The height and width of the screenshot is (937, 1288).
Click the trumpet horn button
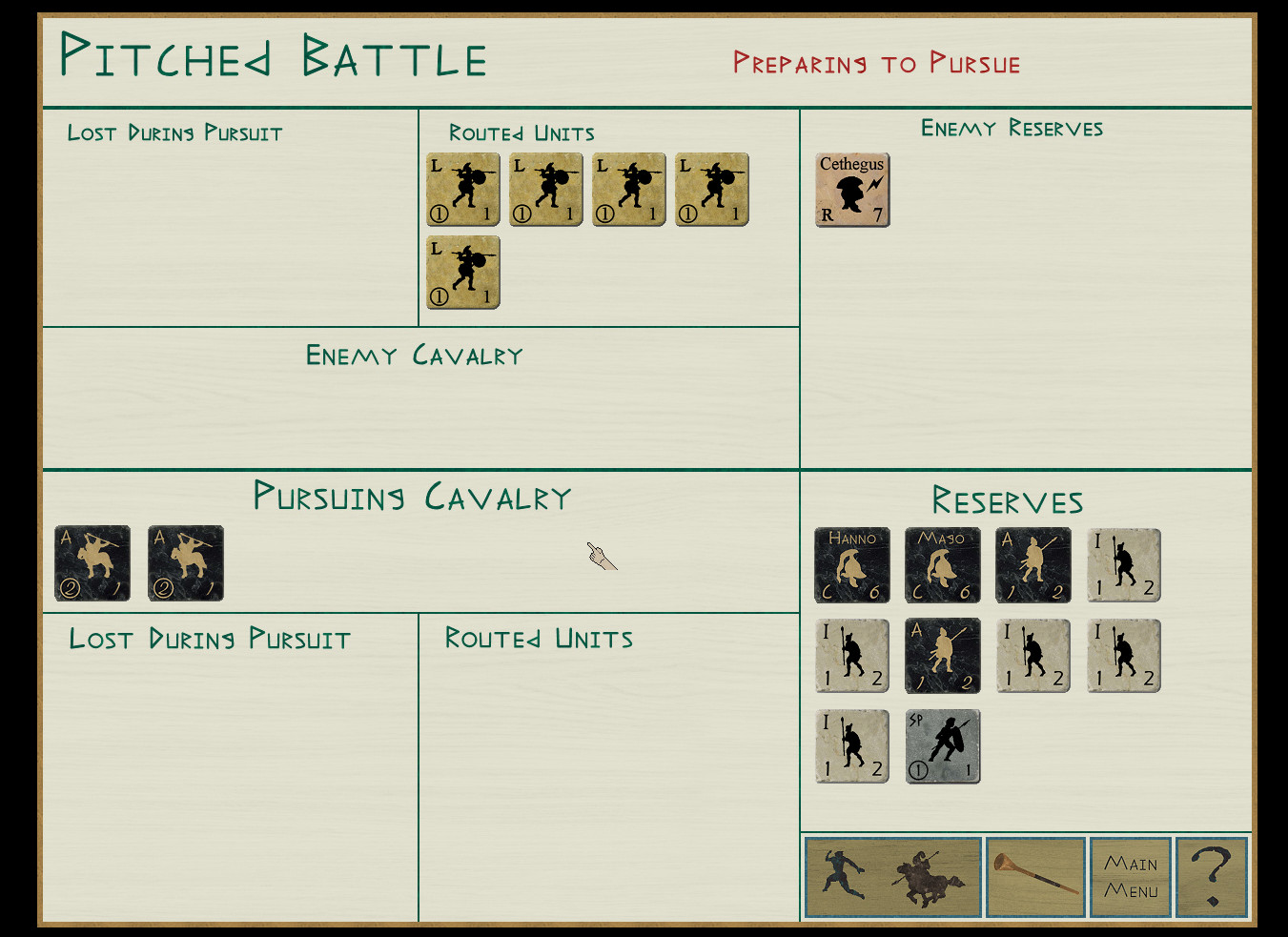(x=1035, y=877)
